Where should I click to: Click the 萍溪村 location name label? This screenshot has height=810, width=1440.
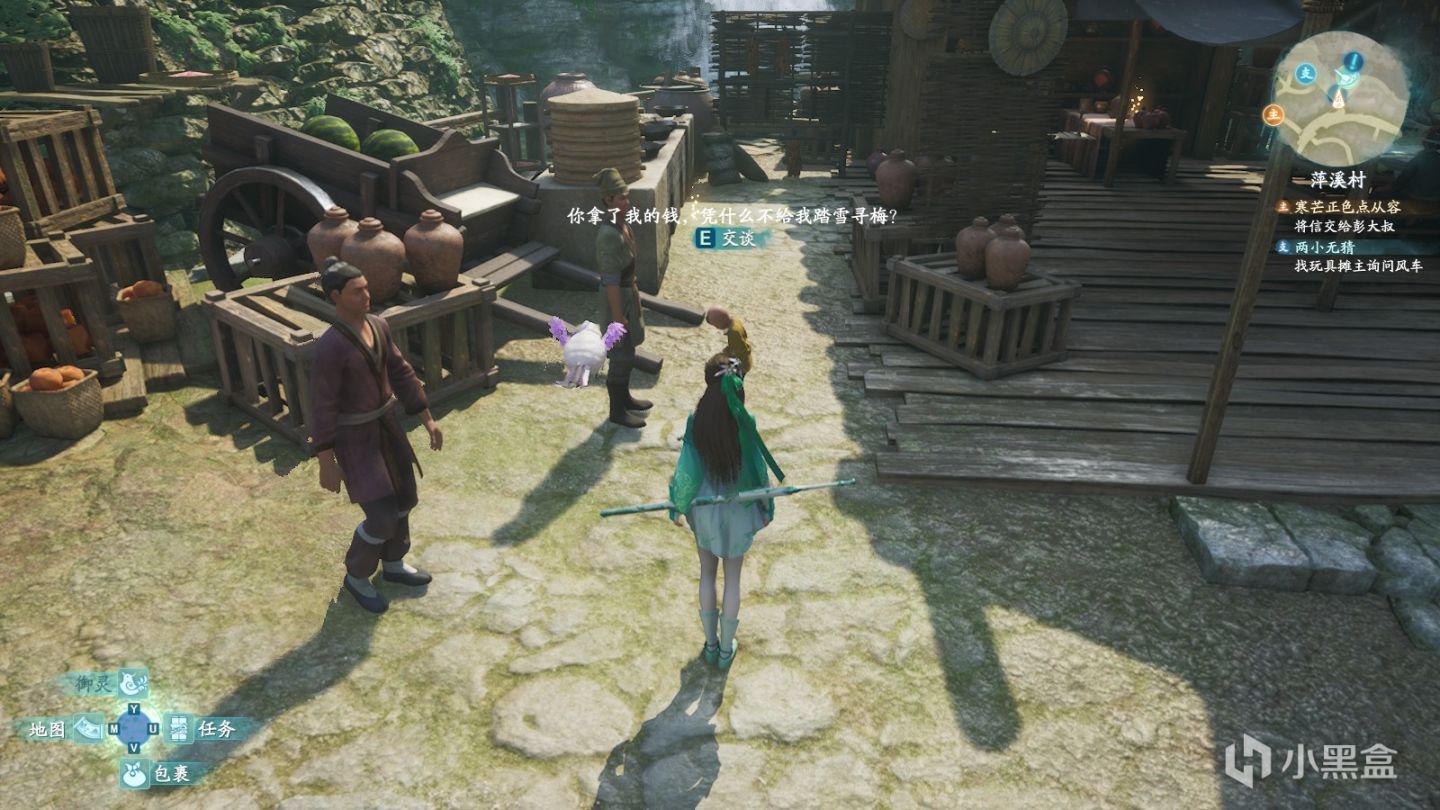1337,179
